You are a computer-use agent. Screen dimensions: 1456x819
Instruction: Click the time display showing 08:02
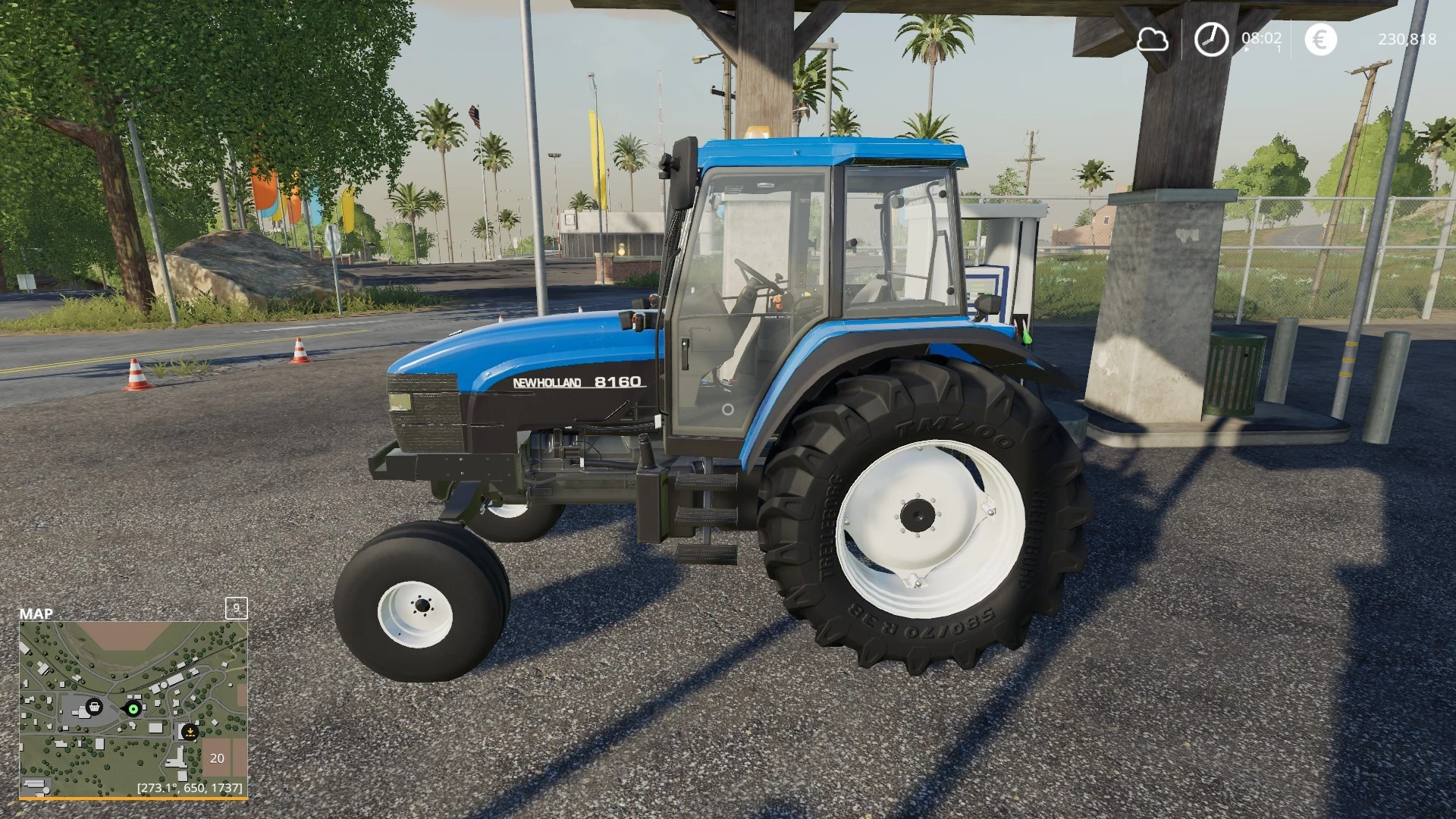click(x=1261, y=38)
